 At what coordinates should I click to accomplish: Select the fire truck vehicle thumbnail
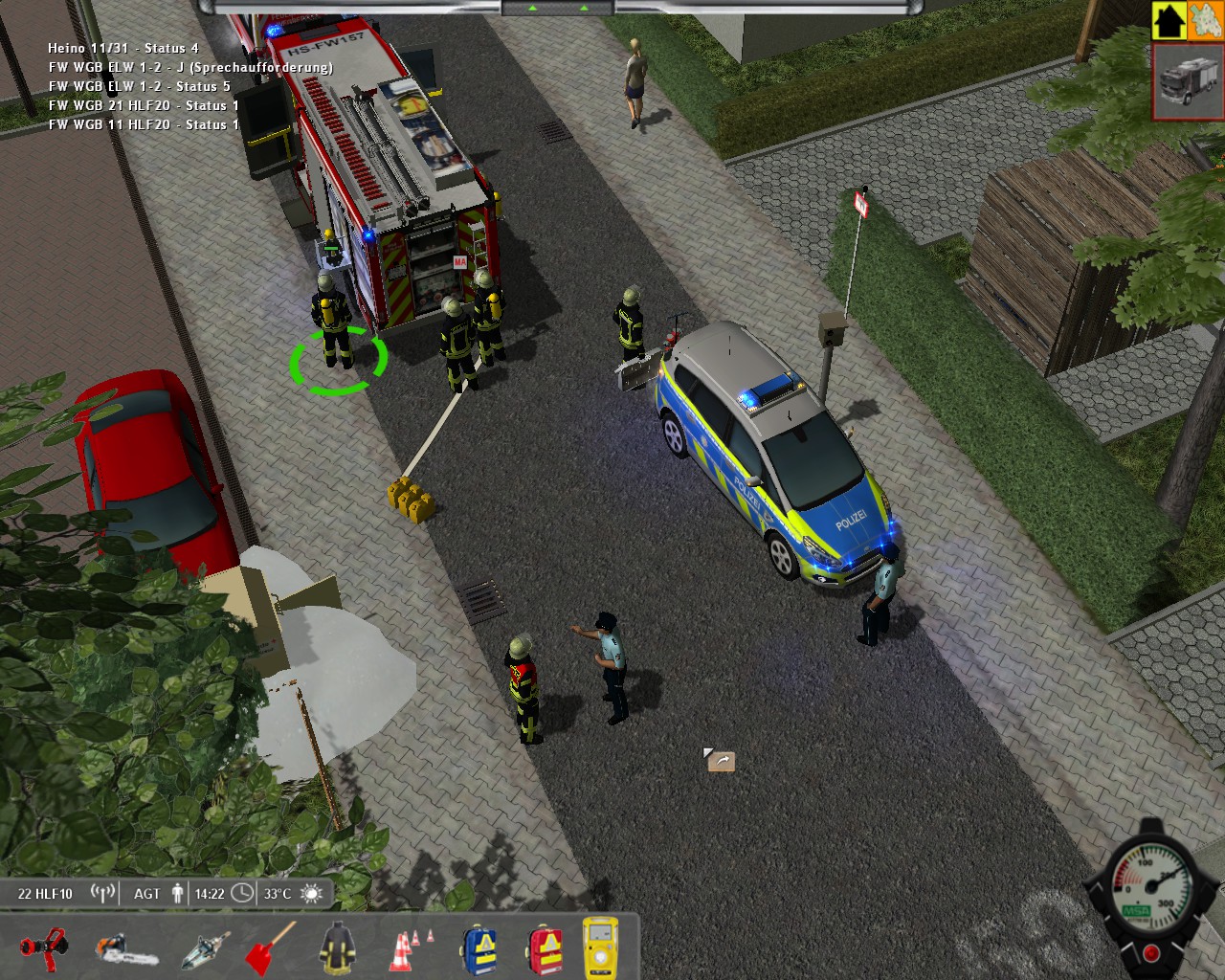pos(1189,81)
